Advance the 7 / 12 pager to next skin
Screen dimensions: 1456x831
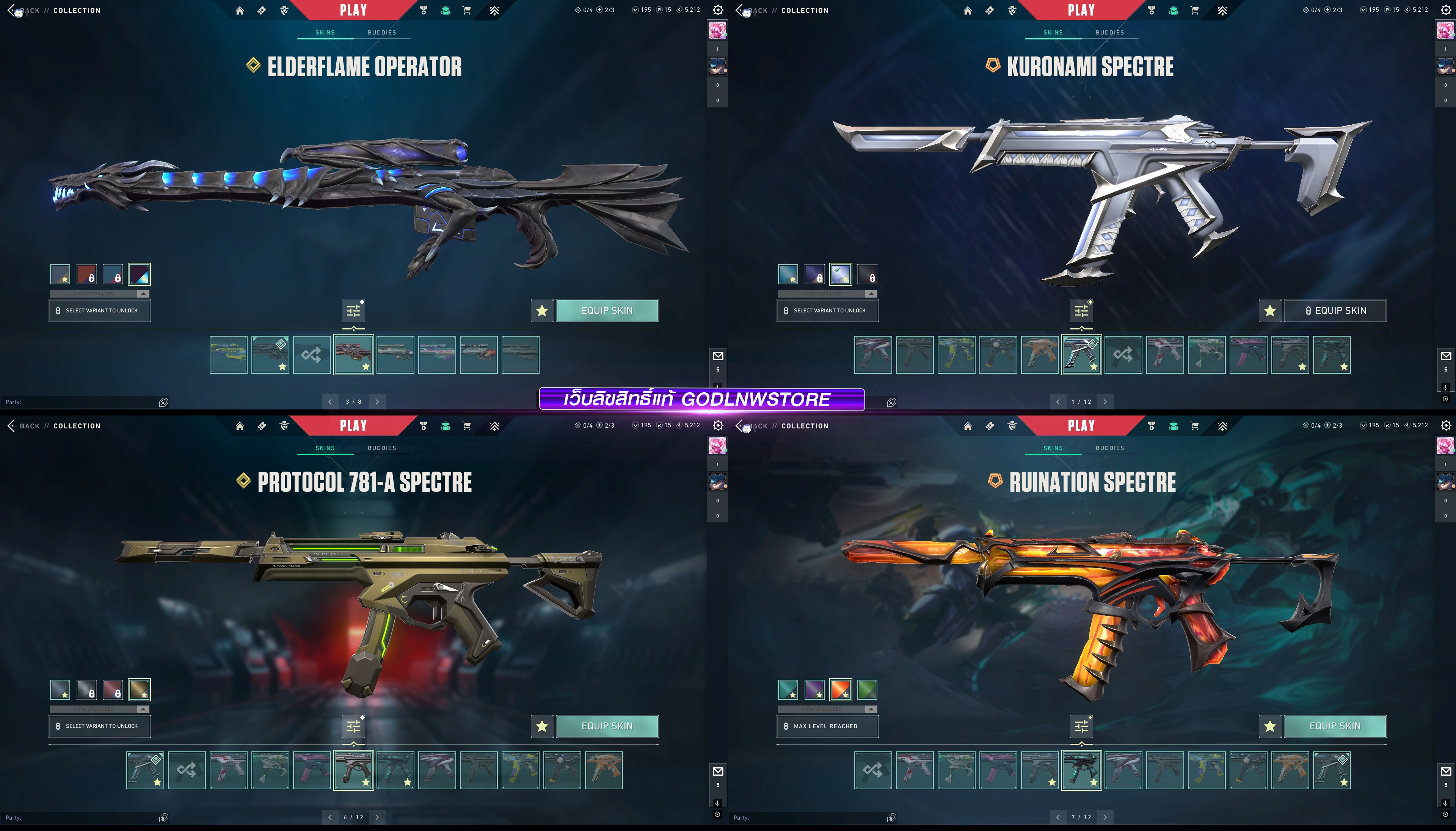[1105, 817]
